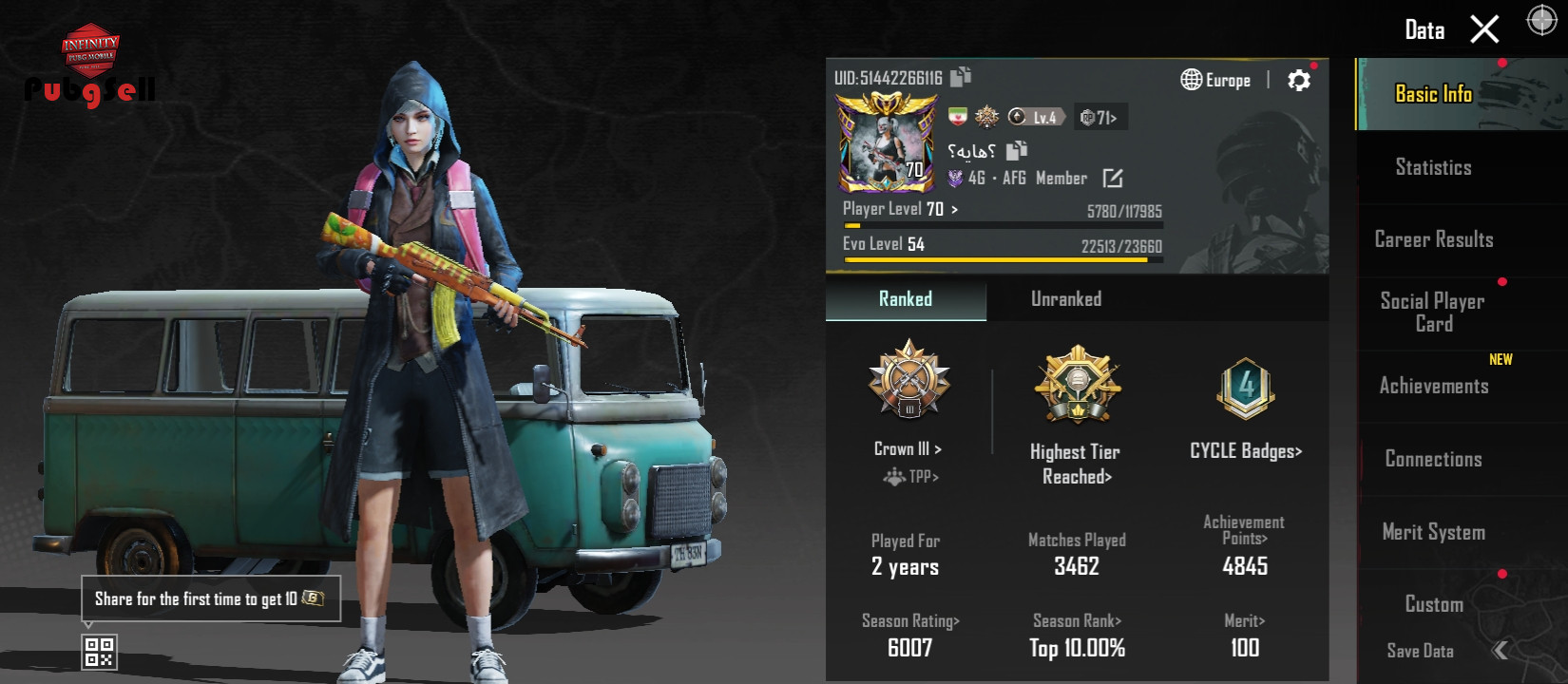This screenshot has height=684, width=1568.
Task: Open the player avatar frame
Action: 886,142
